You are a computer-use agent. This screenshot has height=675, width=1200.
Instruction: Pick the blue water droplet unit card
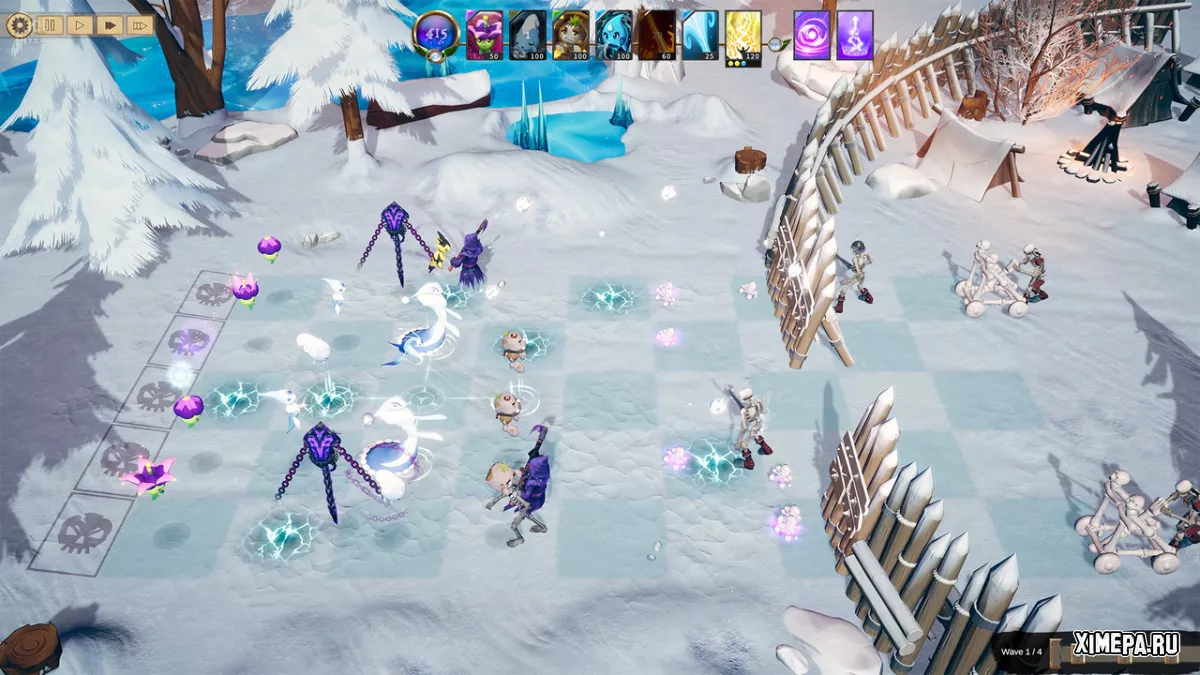click(614, 35)
